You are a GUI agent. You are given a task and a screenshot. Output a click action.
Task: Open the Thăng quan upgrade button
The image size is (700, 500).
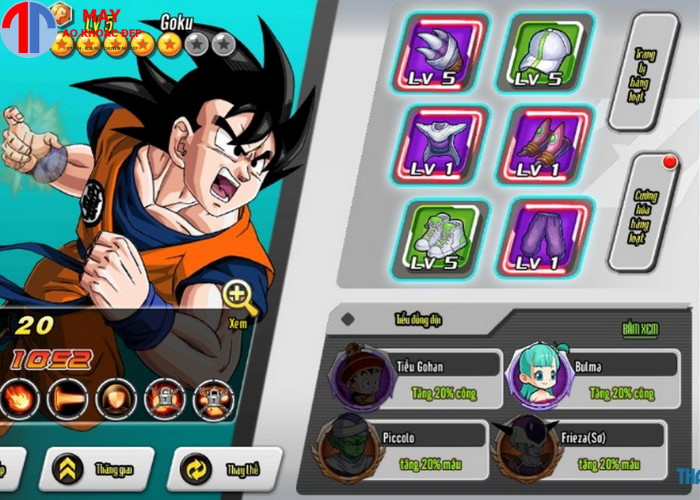click(x=96, y=466)
